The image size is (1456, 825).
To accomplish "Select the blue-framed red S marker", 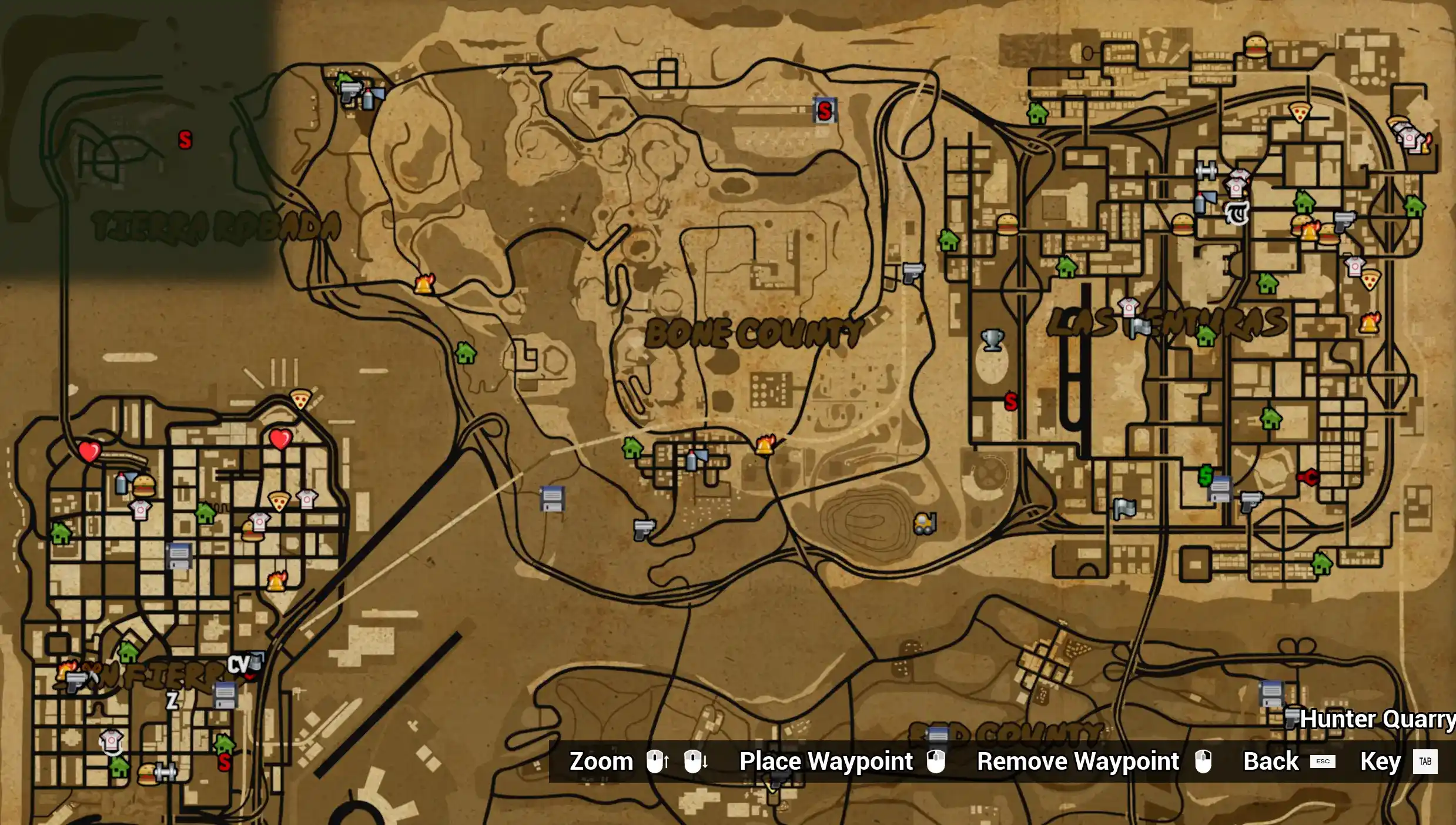I will click(x=824, y=111).
